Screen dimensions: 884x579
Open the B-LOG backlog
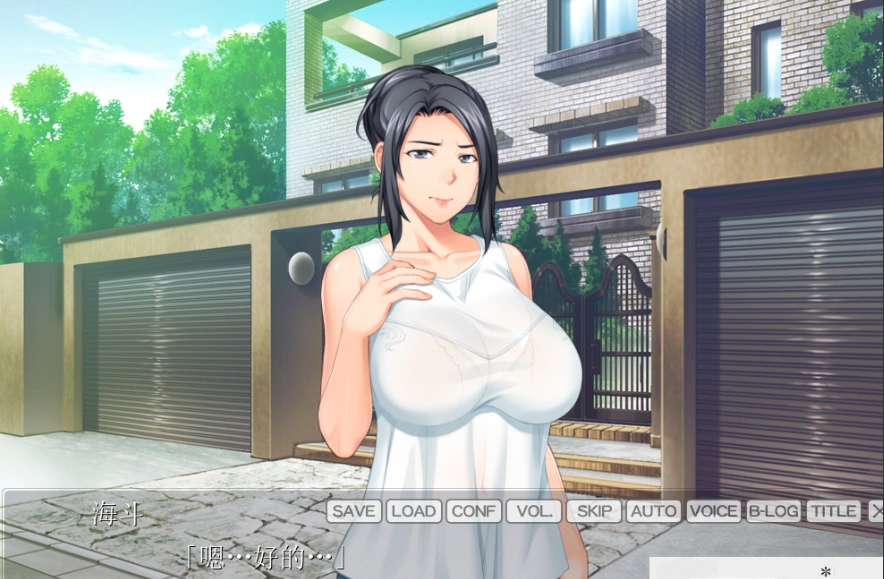(x=773, y=511)
